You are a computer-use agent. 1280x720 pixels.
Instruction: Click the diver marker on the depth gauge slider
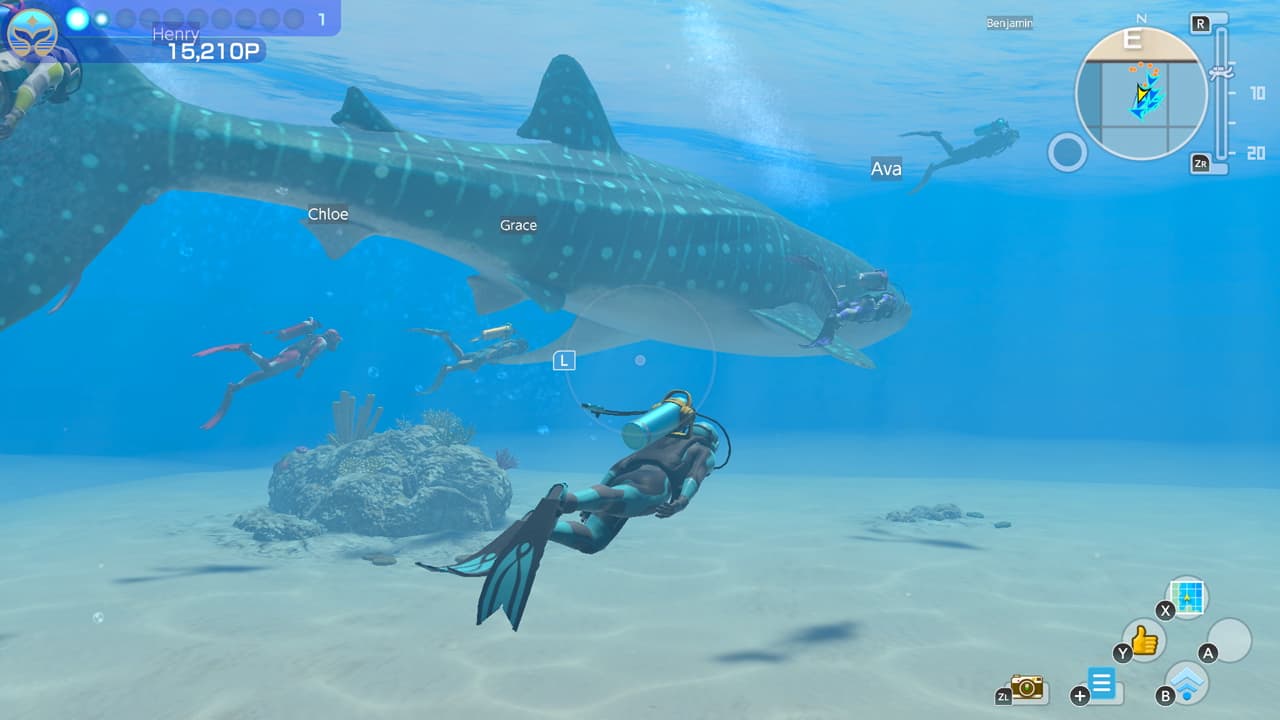tap(1222, 72)
